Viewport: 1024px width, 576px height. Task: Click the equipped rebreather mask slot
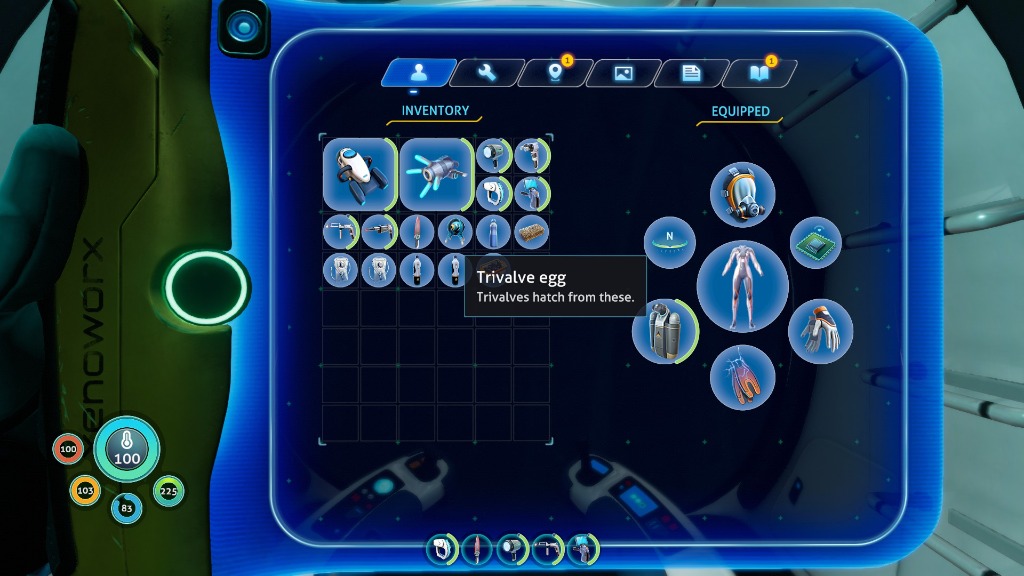742,194
